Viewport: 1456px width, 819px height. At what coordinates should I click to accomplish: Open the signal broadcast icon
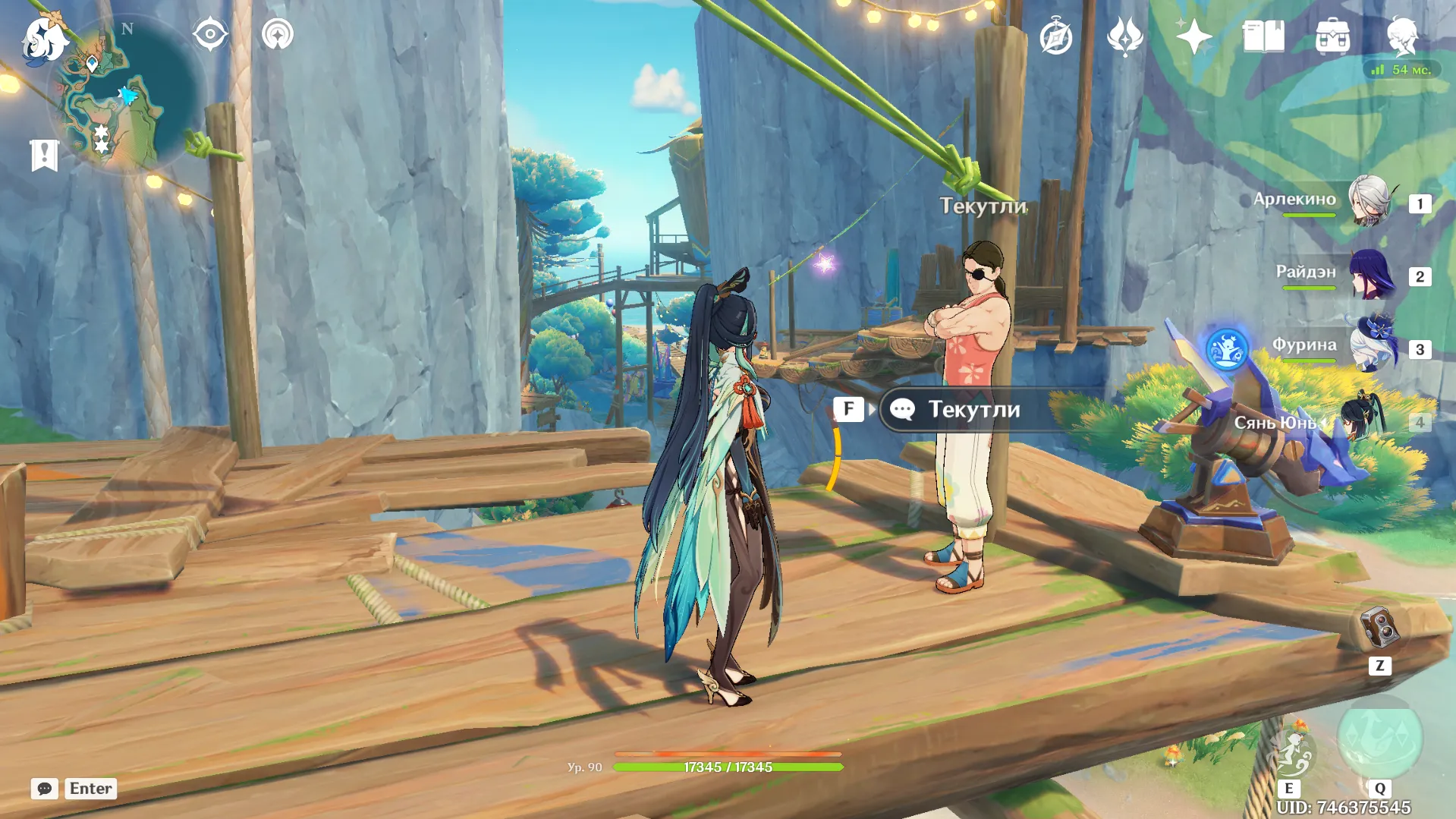[x=278, y=35]
